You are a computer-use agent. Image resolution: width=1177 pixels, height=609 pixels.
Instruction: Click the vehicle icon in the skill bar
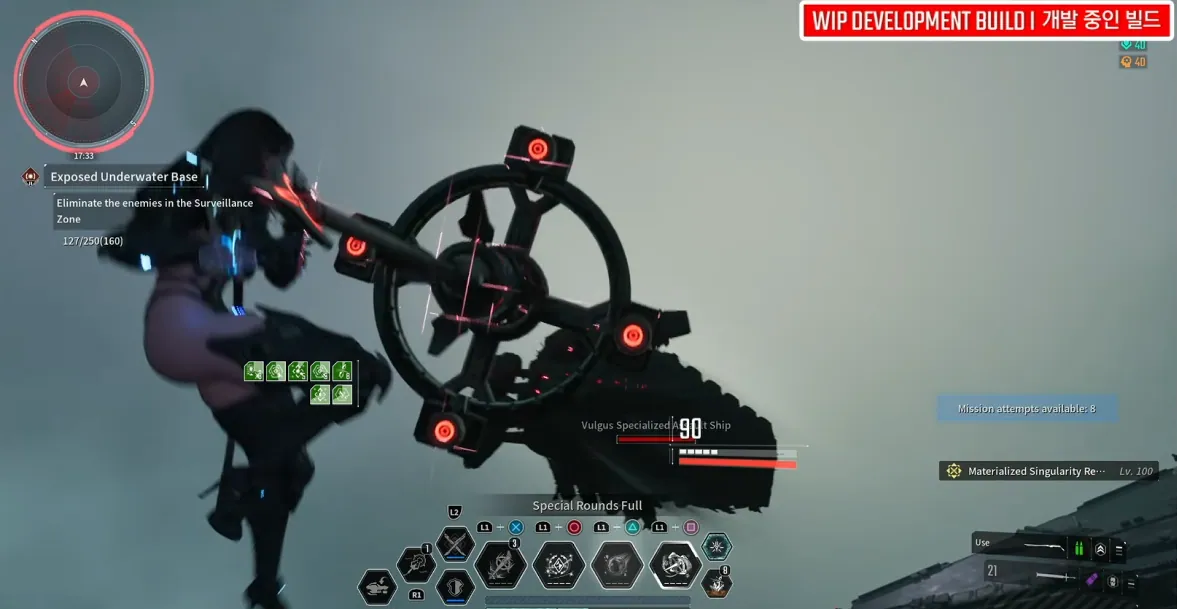(377, 585)
